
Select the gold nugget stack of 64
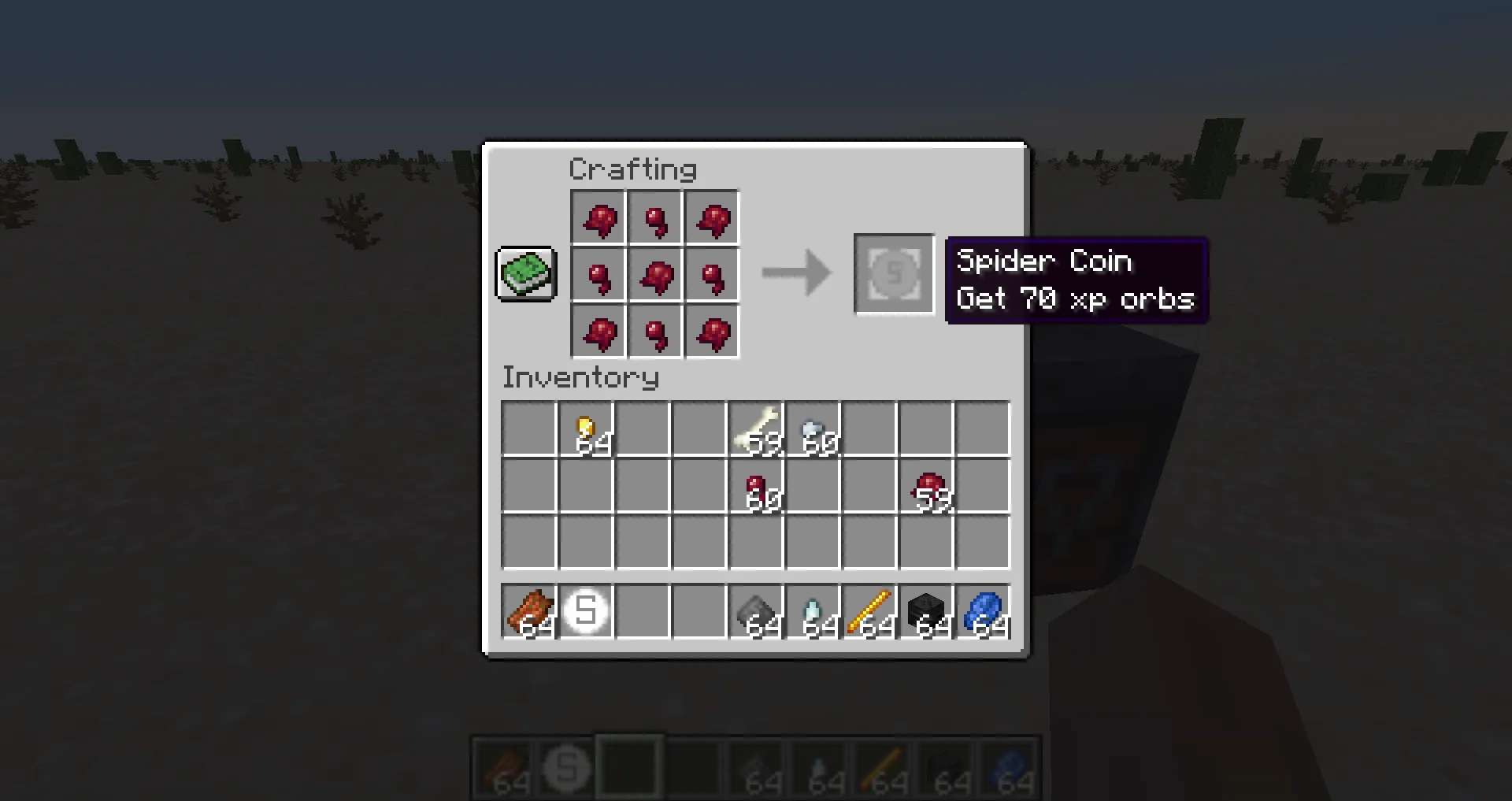pyautogui.click(x=586, y=429)
